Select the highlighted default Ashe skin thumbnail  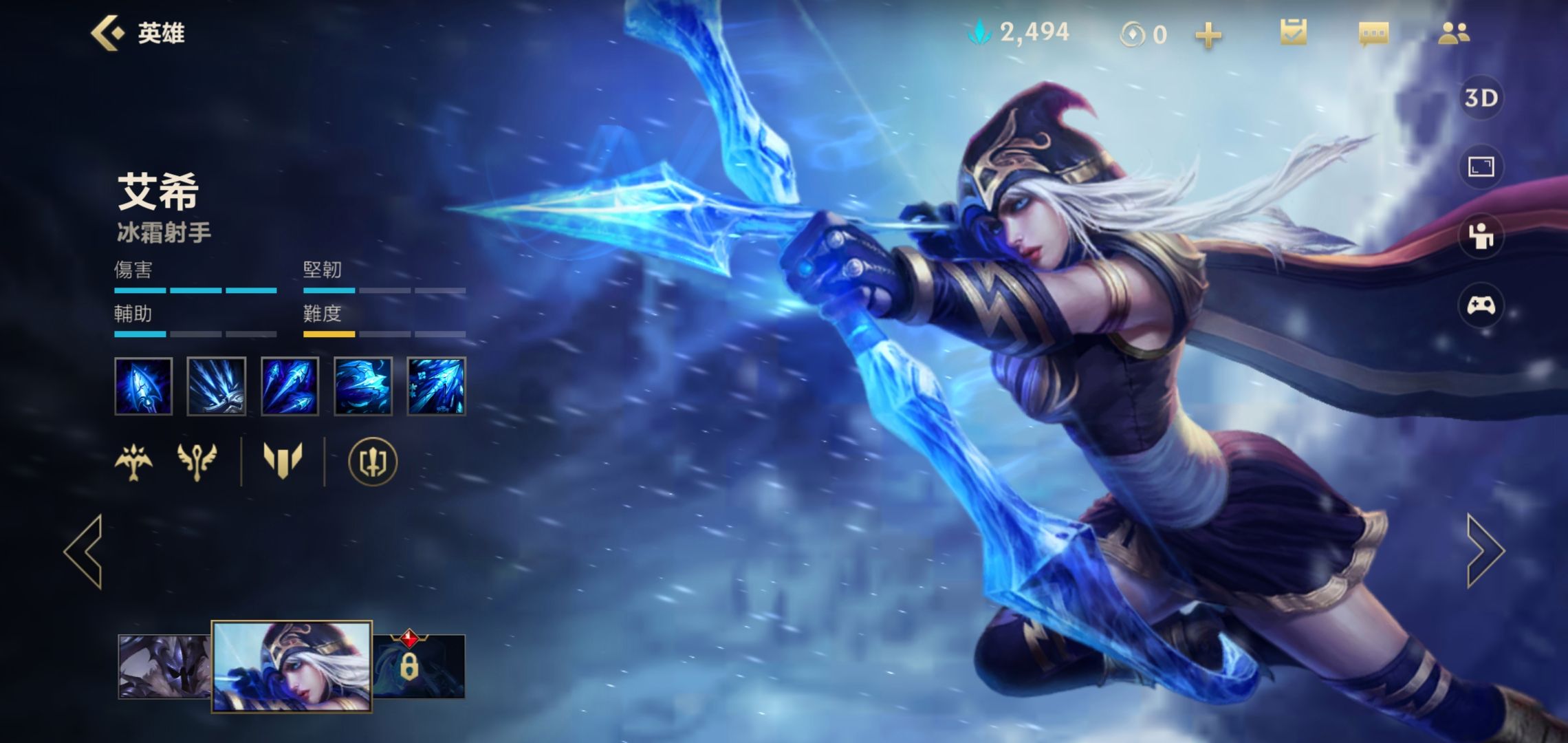coord(292,666)
